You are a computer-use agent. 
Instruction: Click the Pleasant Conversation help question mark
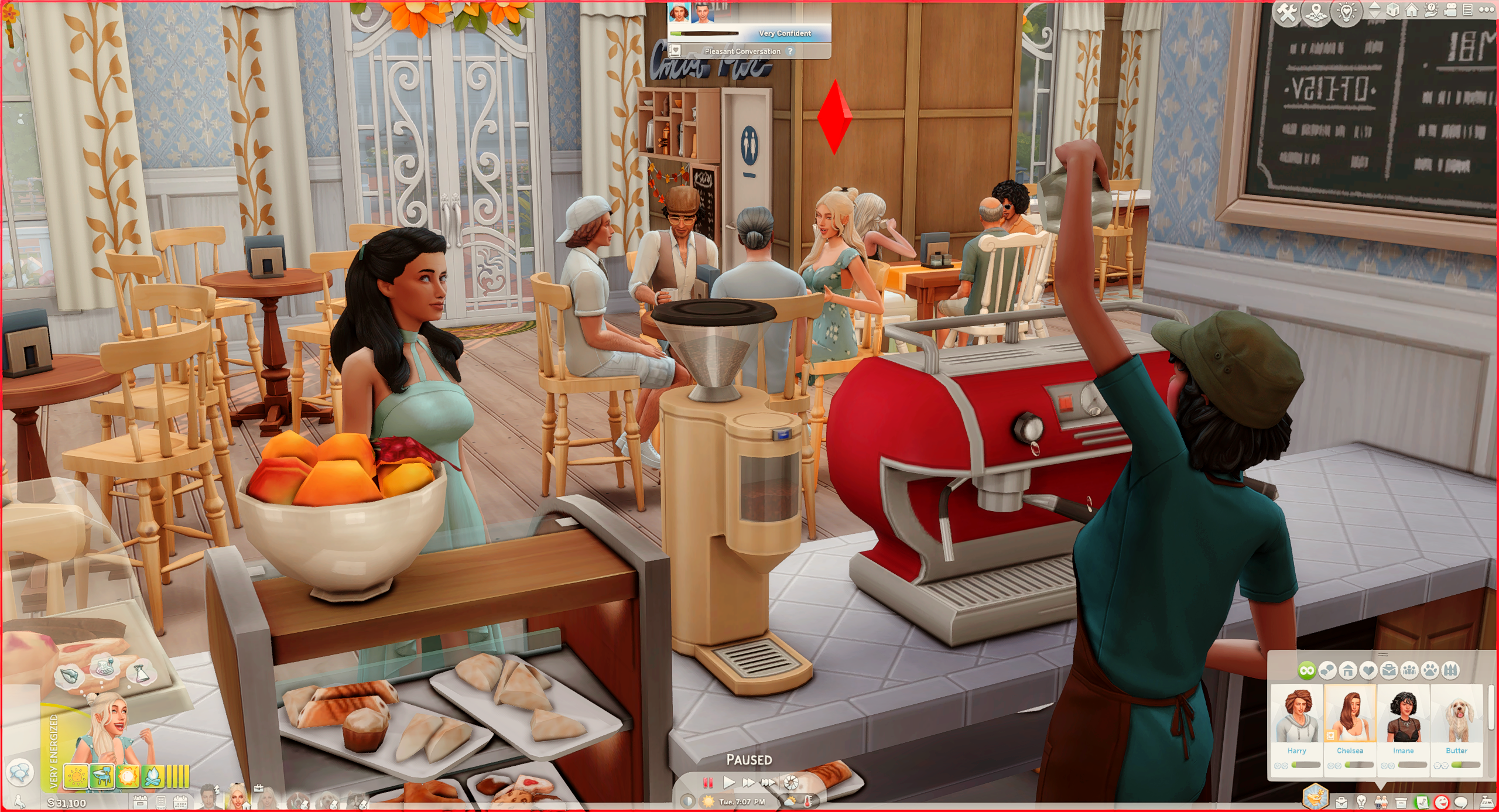click(790, 52)
